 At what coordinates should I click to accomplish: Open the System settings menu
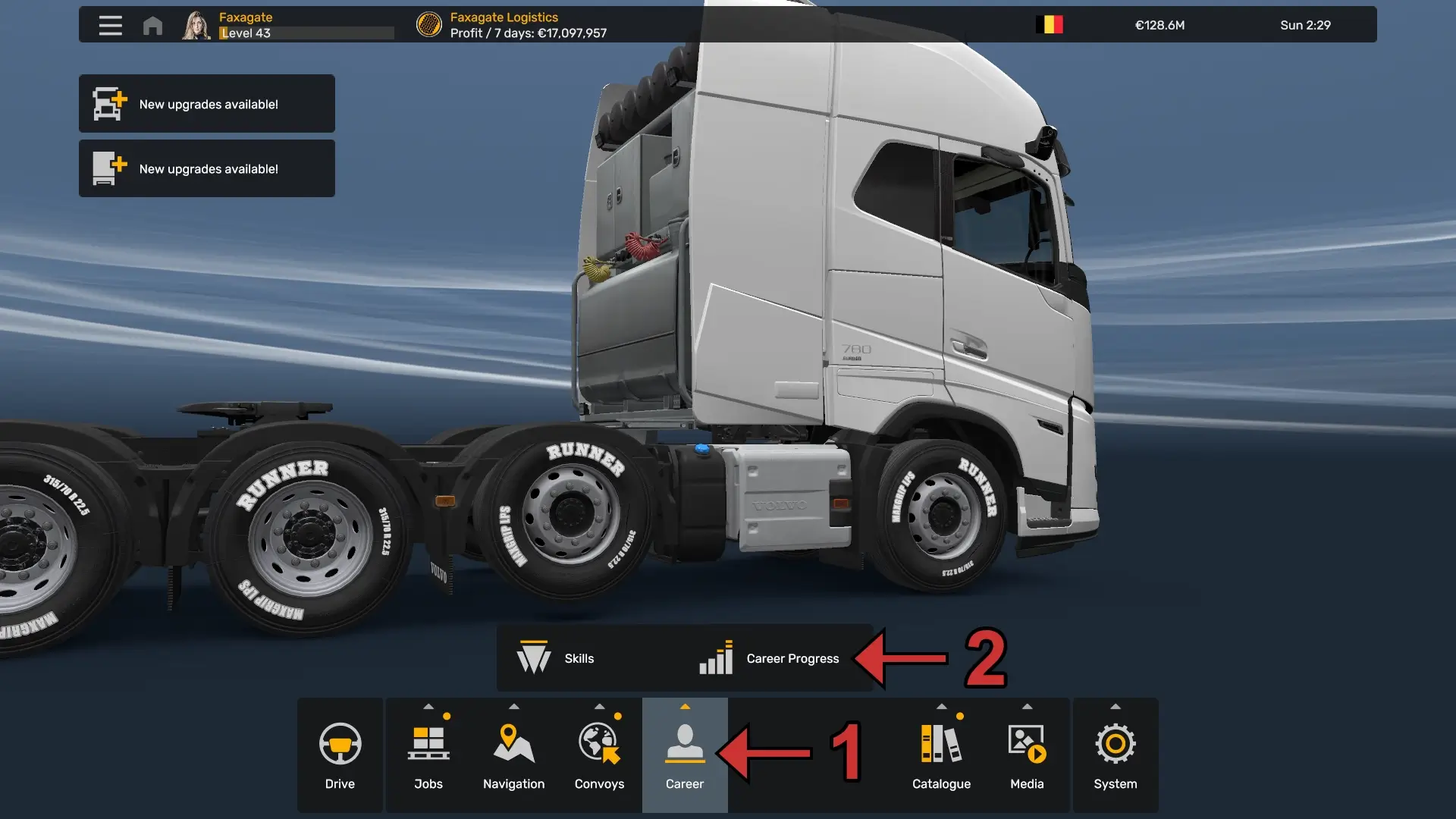click(x=1115, y=755)
